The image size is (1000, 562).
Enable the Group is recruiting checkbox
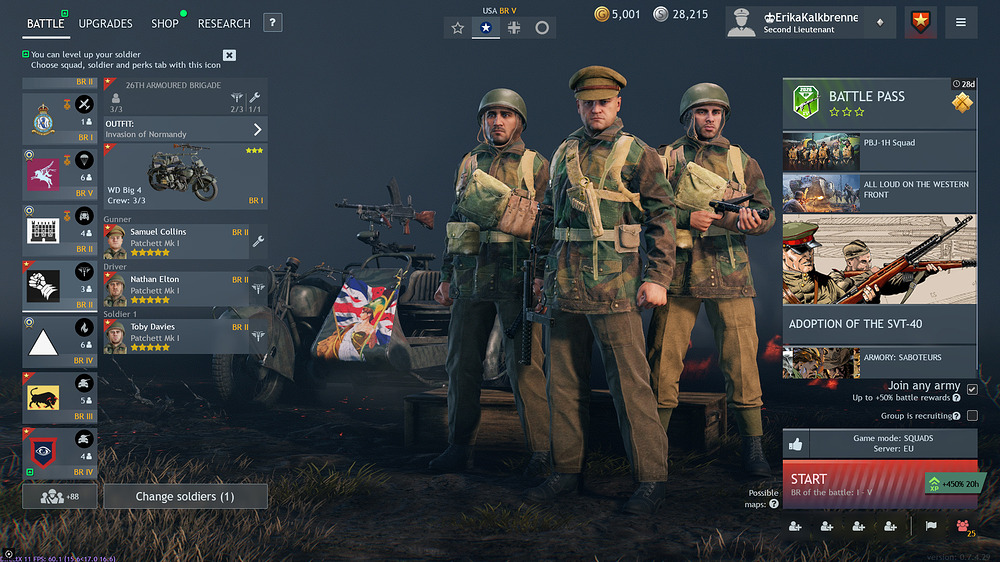[x=972, y=416]
